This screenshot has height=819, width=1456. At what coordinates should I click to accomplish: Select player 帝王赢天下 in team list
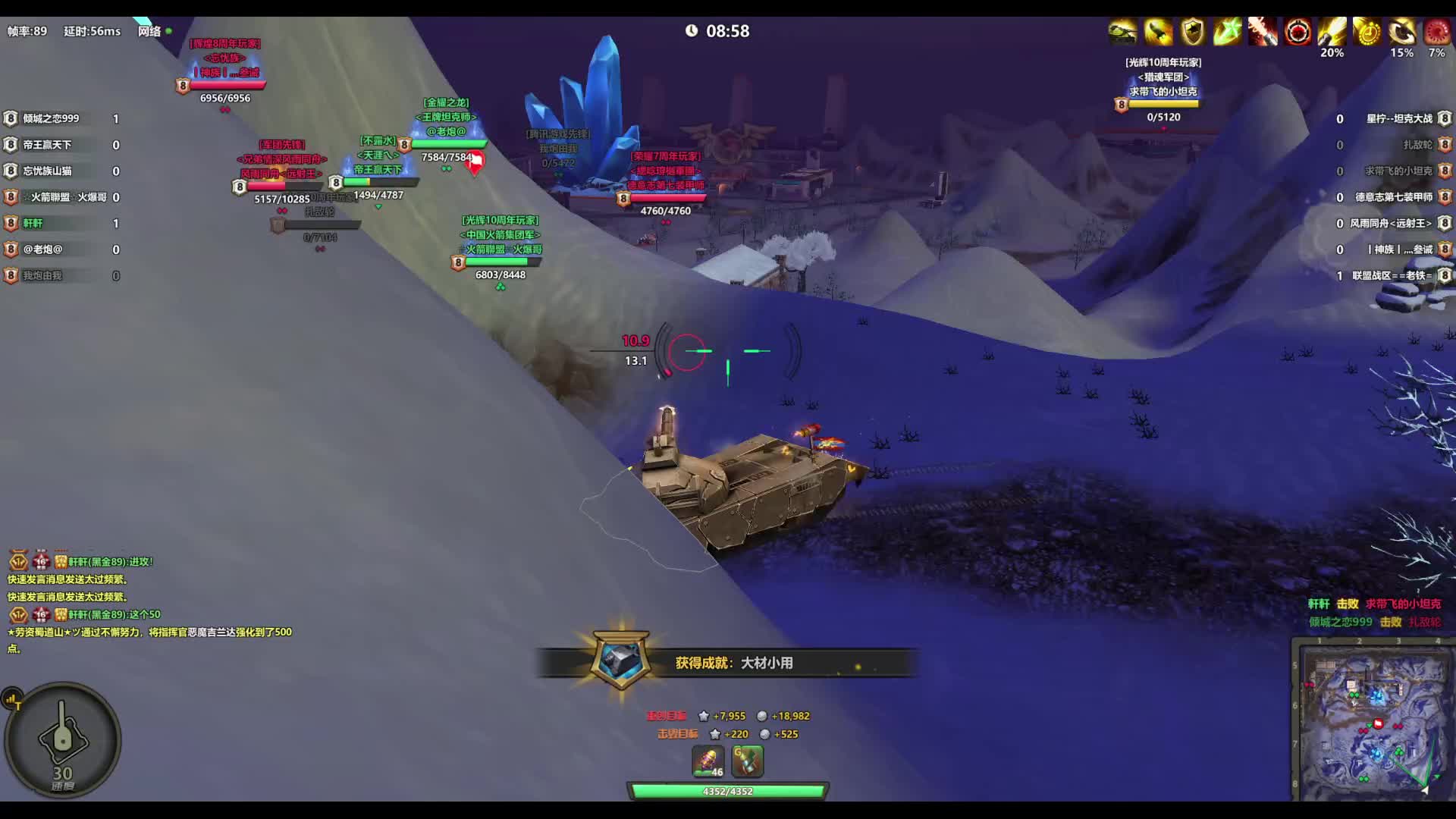47,145
